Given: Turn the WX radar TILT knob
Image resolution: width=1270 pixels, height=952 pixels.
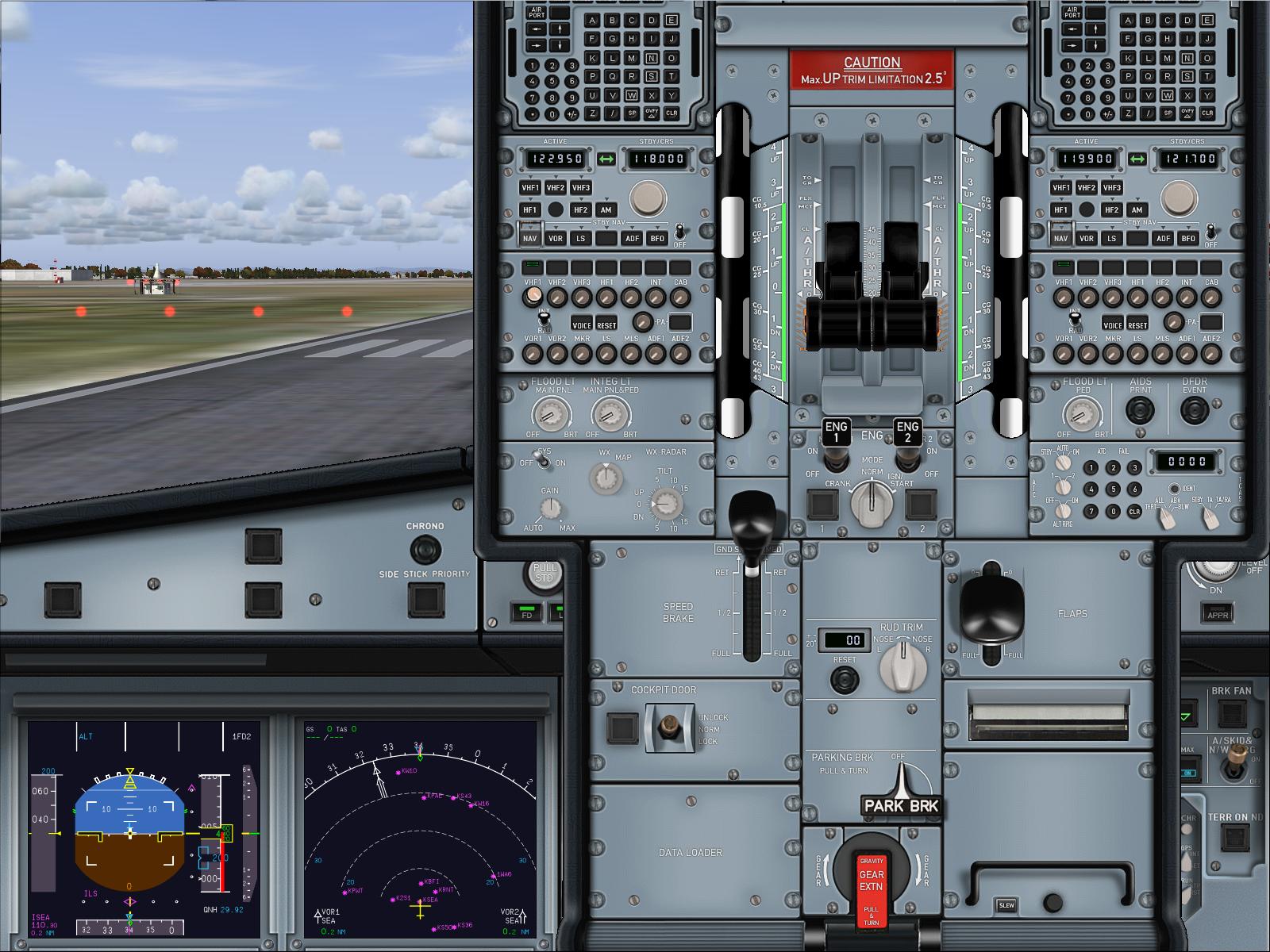Looking at the screenshot, I should pos(665,503).
